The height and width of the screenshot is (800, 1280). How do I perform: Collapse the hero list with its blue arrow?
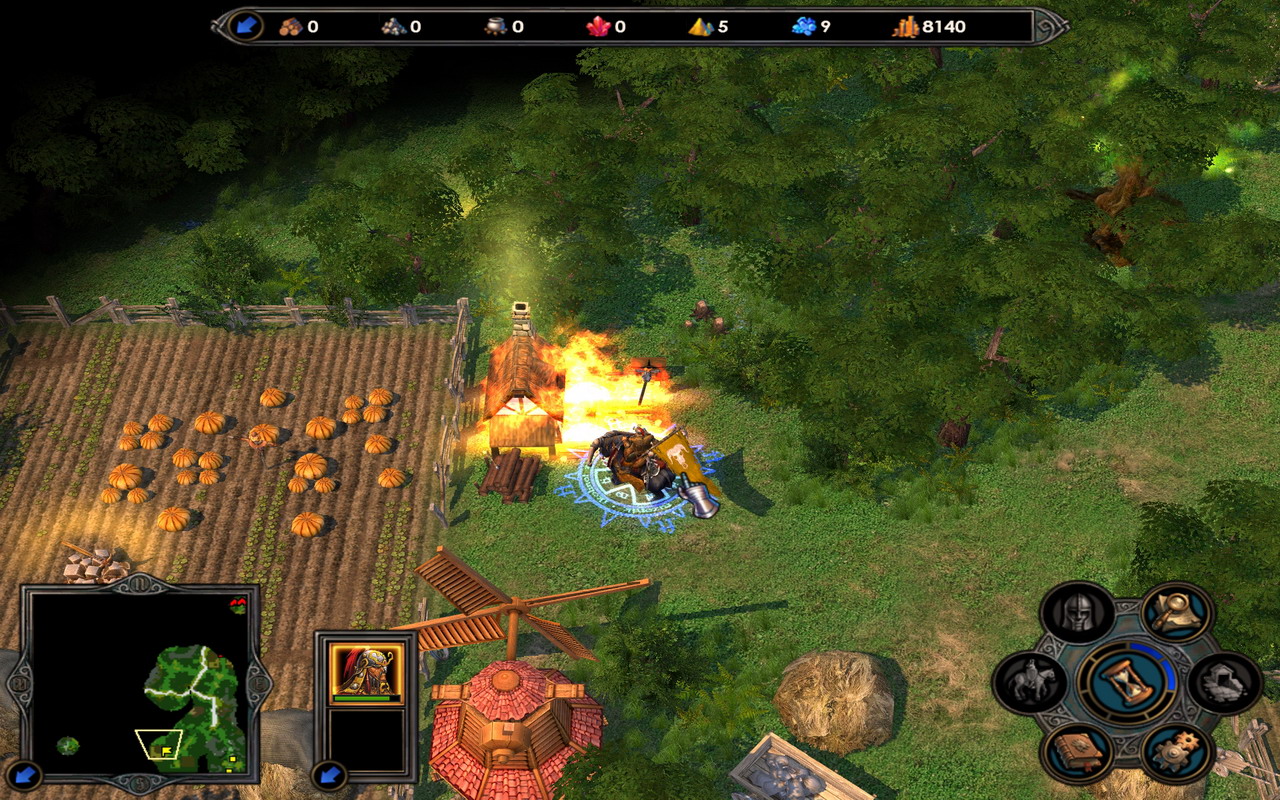coord(328,773)
